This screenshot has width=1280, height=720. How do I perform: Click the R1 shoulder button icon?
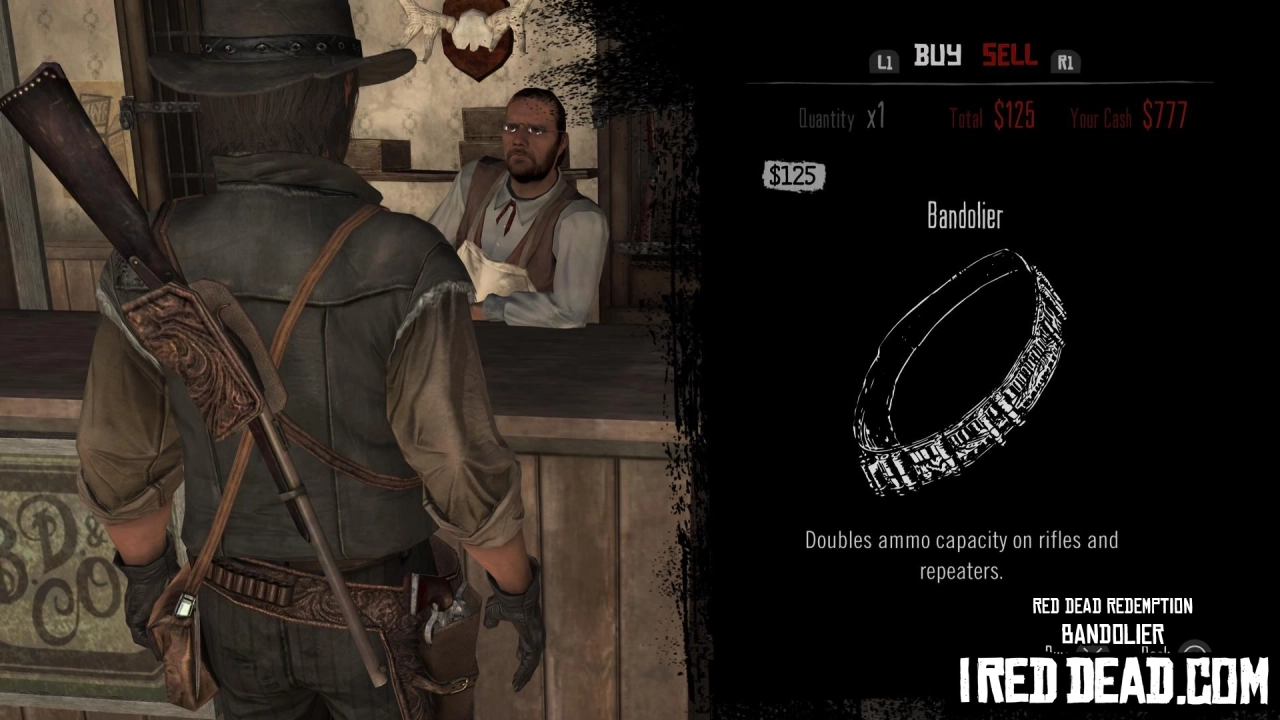point(1065,61)
